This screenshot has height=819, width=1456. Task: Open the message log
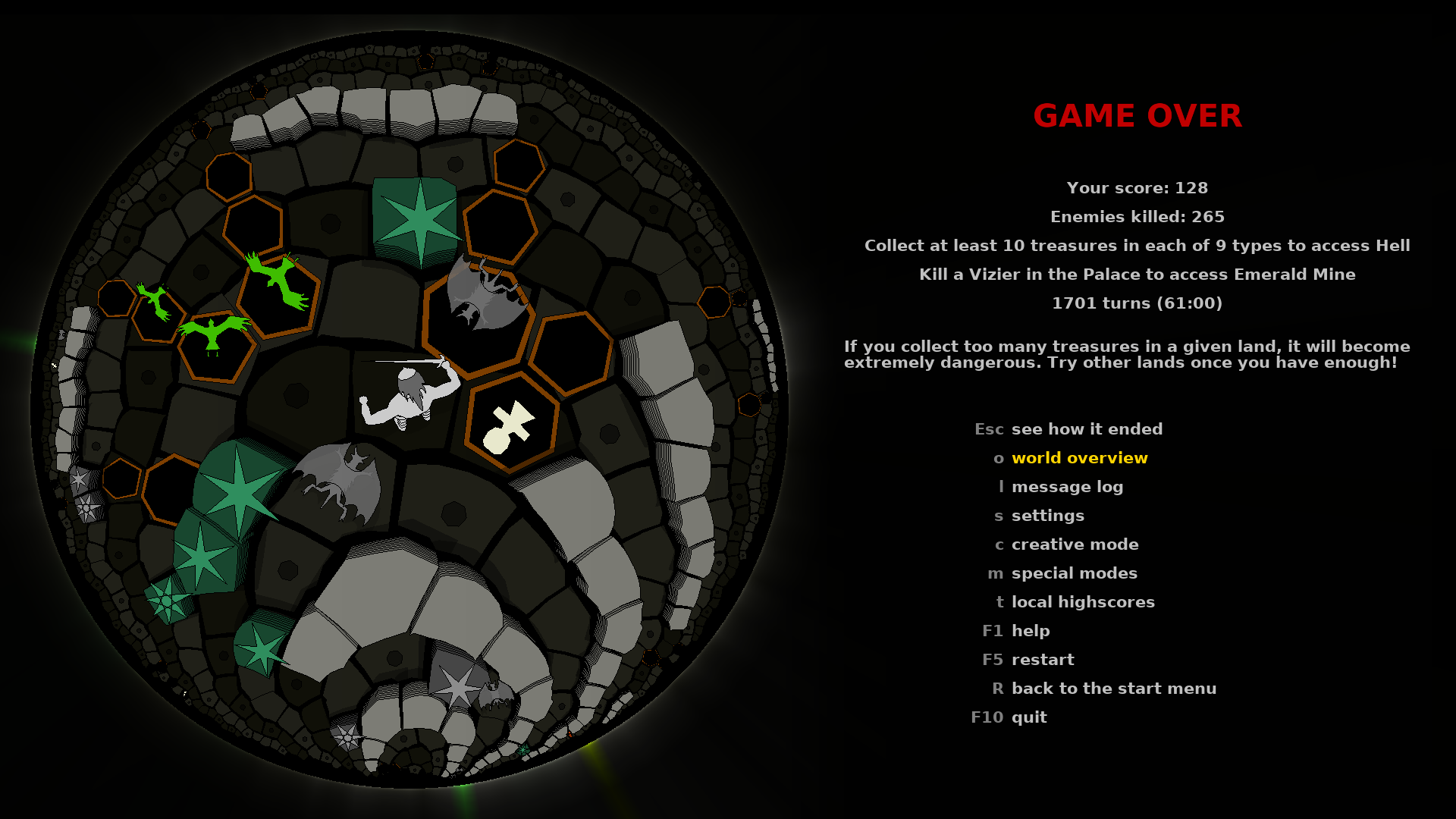[1067, 486]
